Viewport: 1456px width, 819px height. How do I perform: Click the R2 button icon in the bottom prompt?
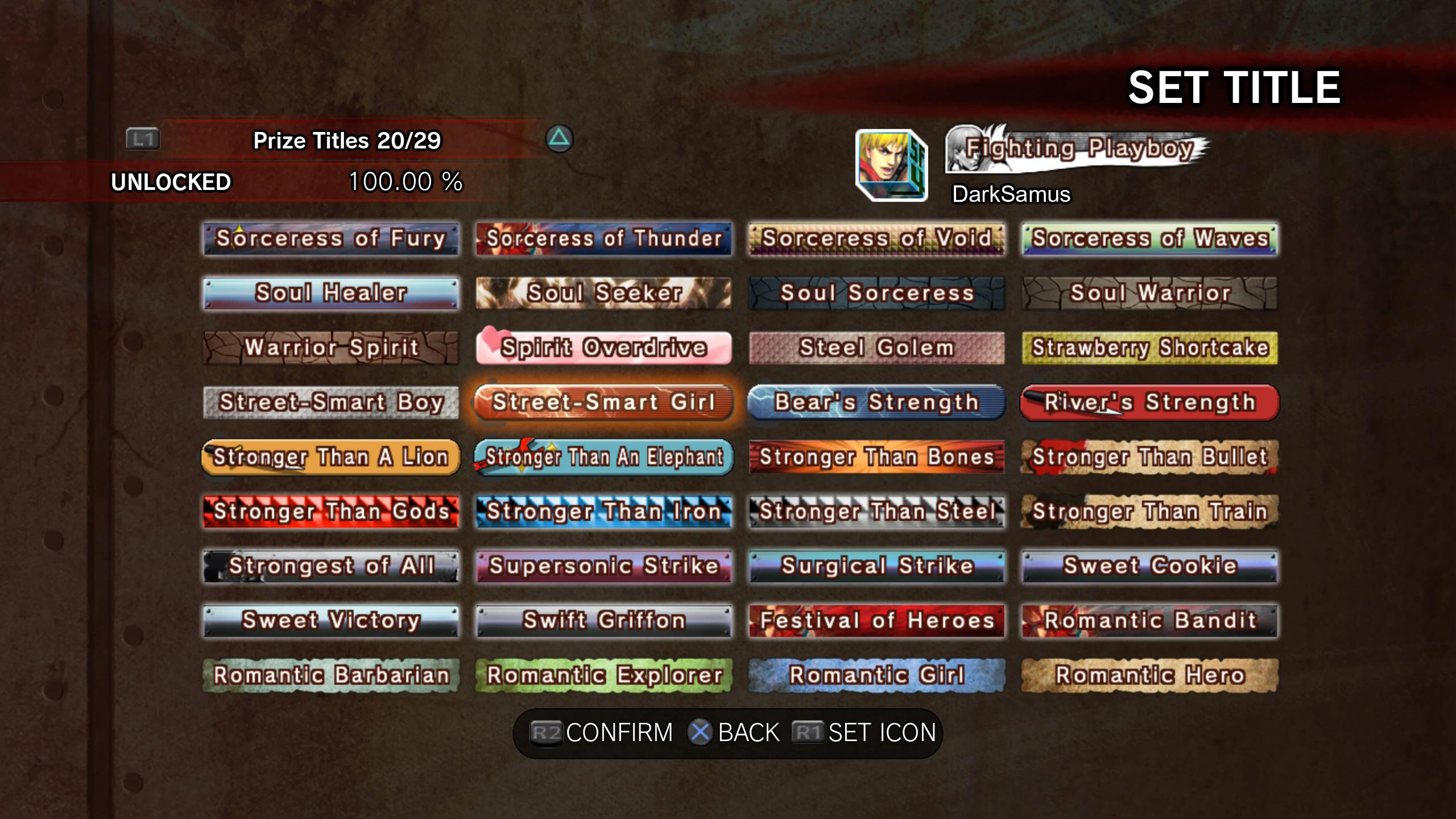click(547, 733)
